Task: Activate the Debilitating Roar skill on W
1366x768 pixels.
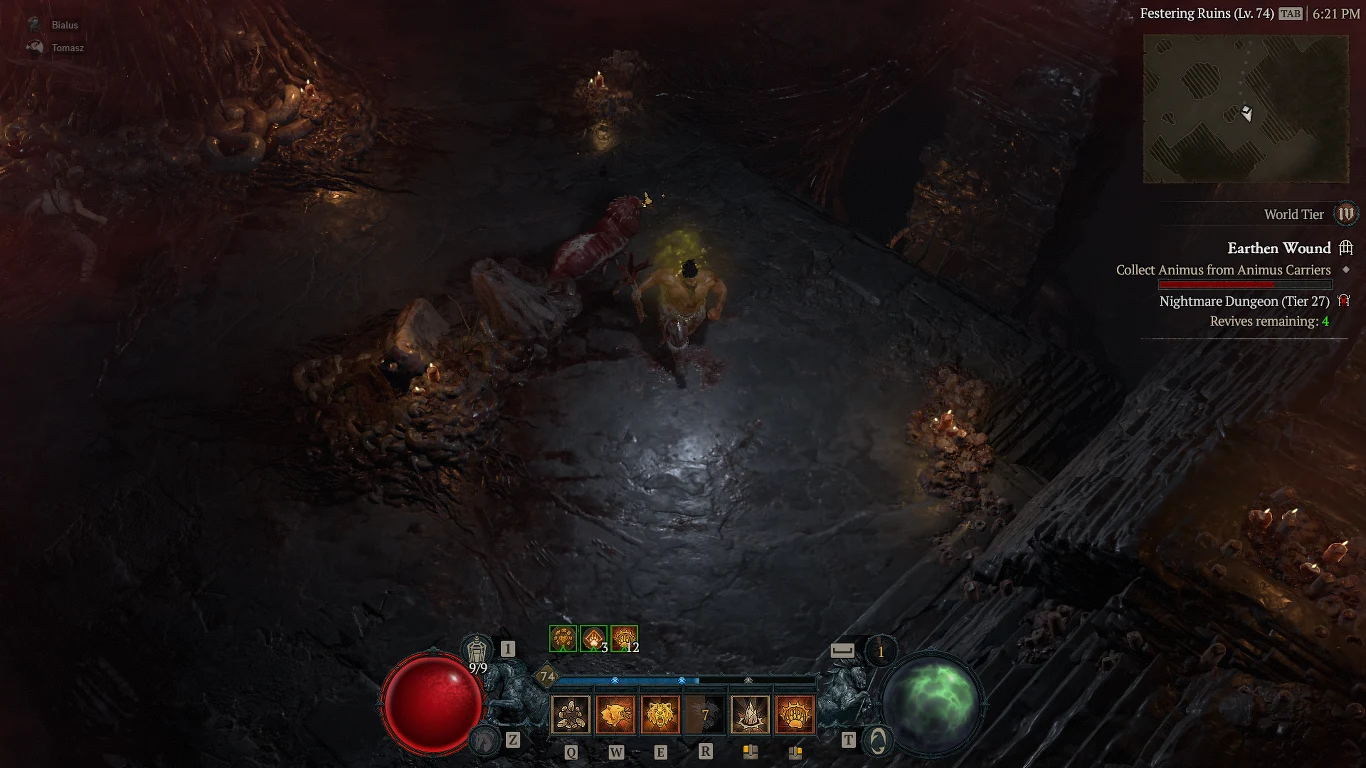Action: click(616, 712)
